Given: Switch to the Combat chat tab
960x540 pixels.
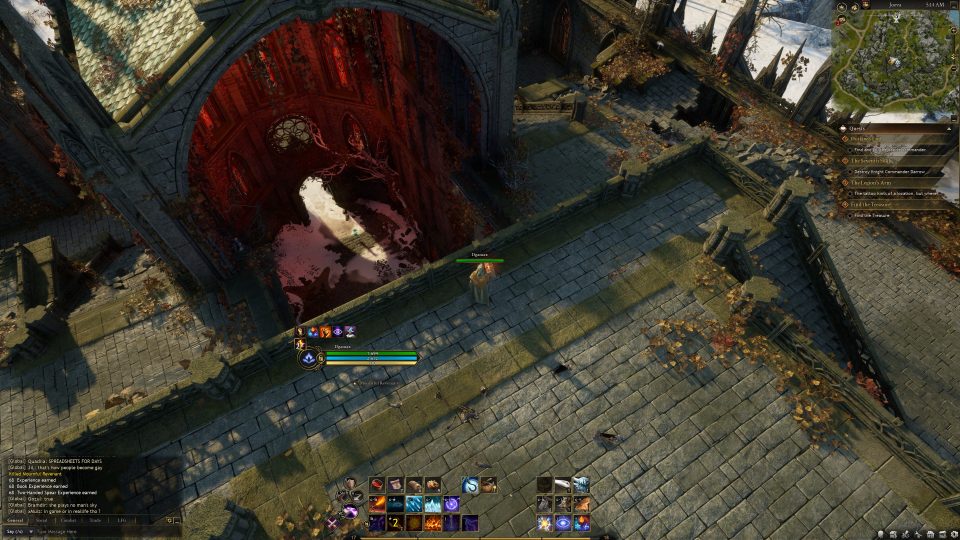Looking at the screenshot, I should point(68,520).
